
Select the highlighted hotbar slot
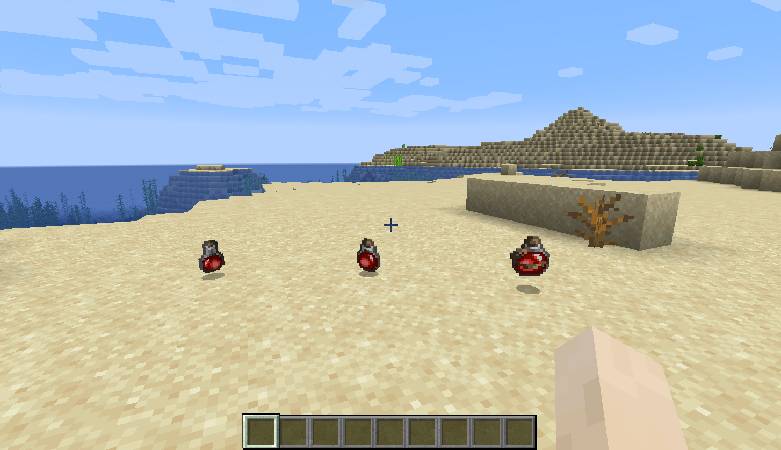coord(261,431)
